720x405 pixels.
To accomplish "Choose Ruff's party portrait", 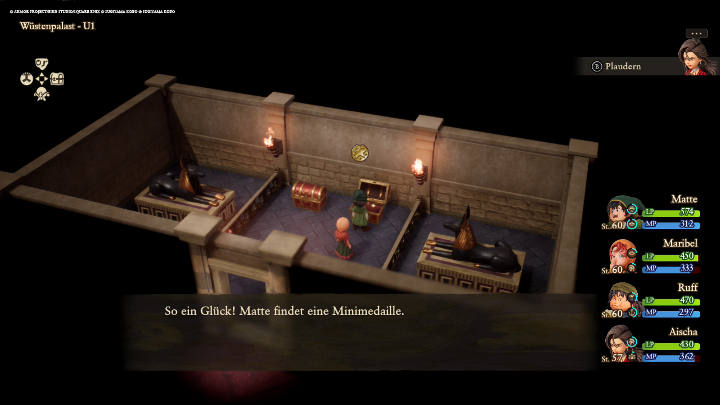I will coord(622,299).
